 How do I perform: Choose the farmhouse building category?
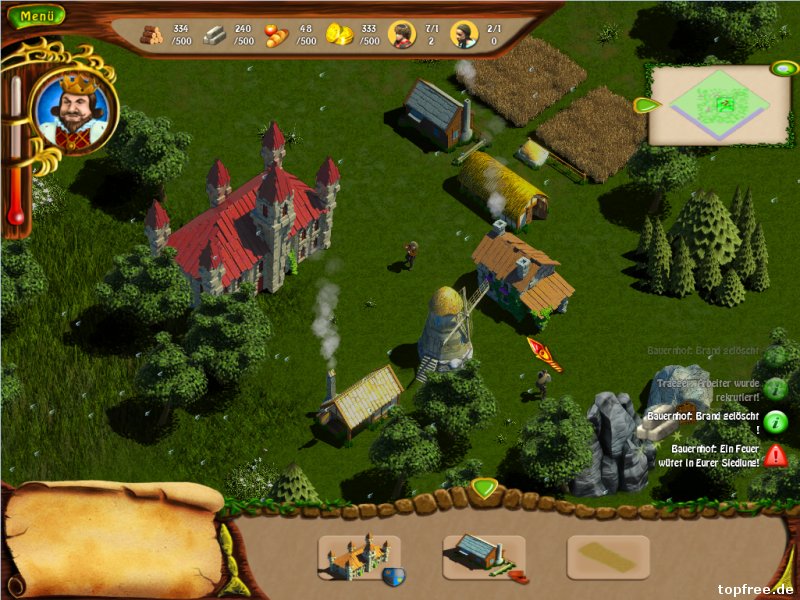tap(484, 557)
